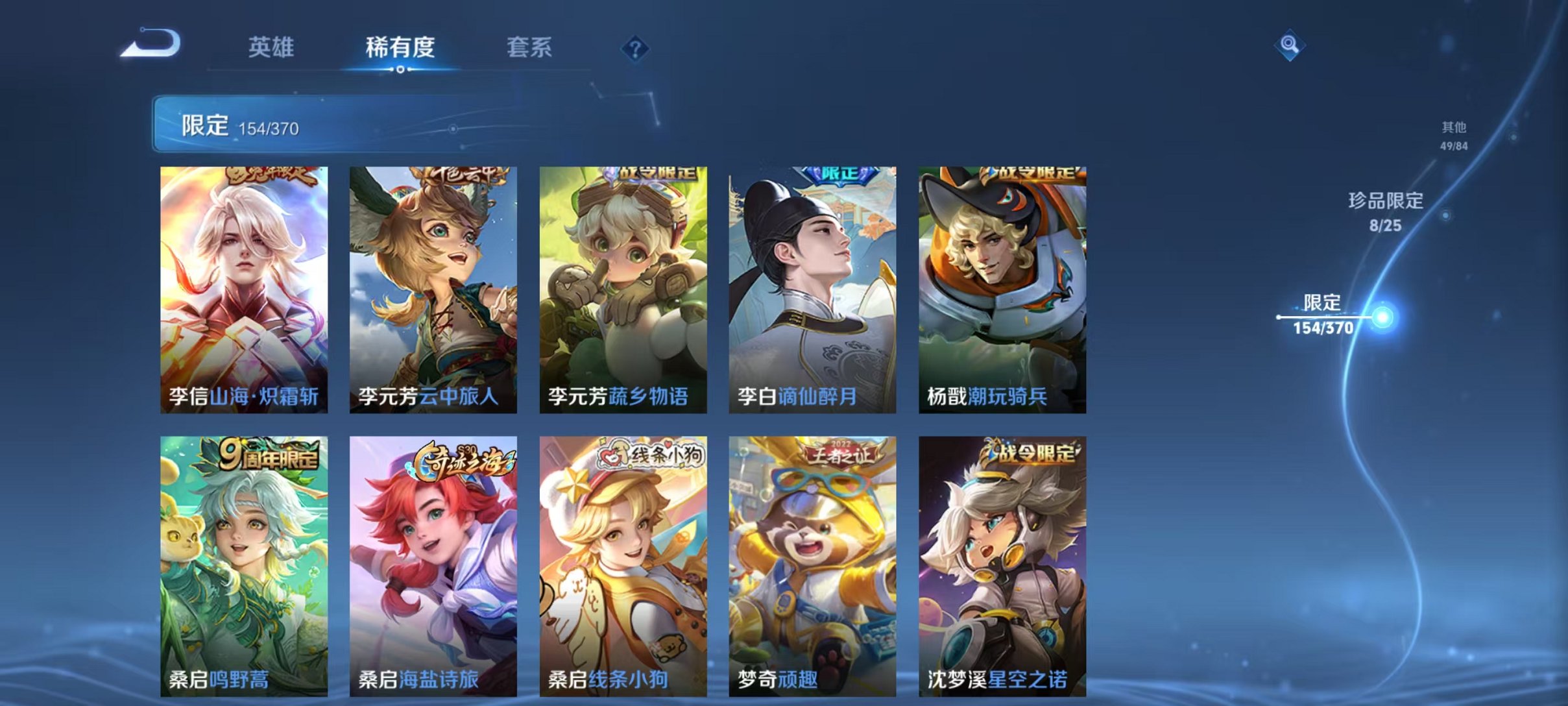The height and width of the screenshot is (706, 1568).
Task: Switch to the 英雄 tab
Action: [x=272, y=49]
